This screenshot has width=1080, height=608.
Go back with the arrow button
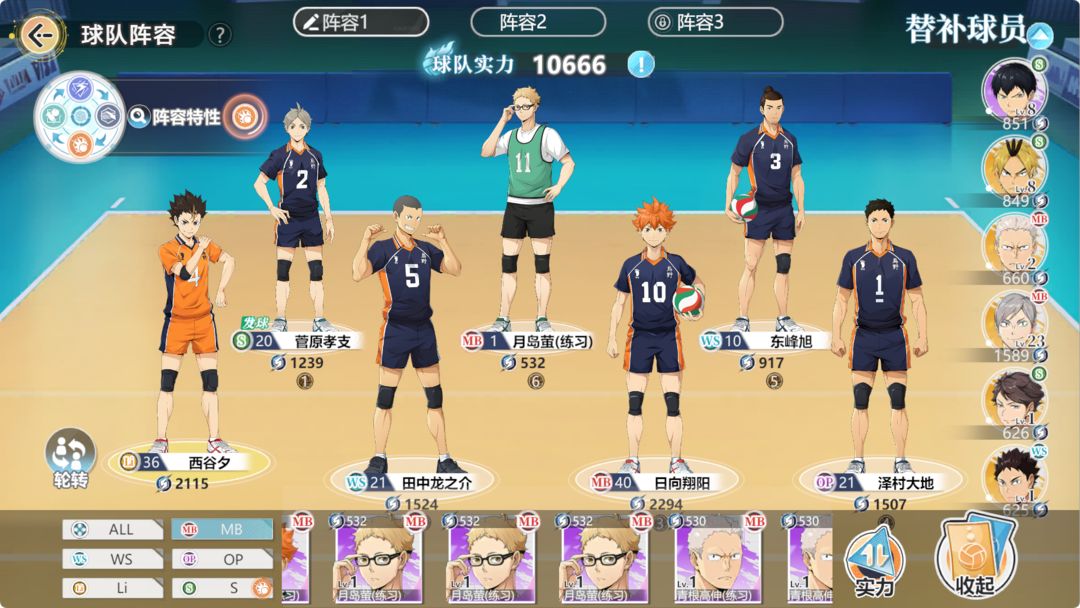coord(40,35)
